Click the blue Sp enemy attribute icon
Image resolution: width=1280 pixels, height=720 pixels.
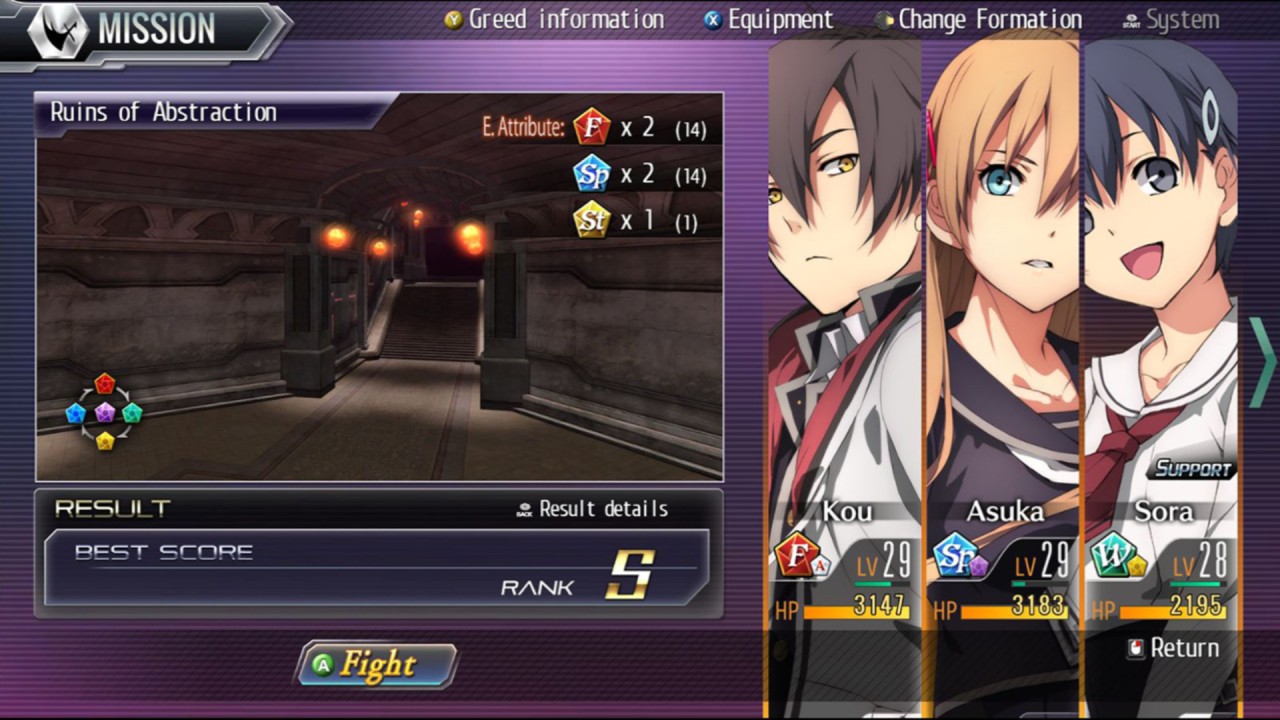click(x=592, y=174)
